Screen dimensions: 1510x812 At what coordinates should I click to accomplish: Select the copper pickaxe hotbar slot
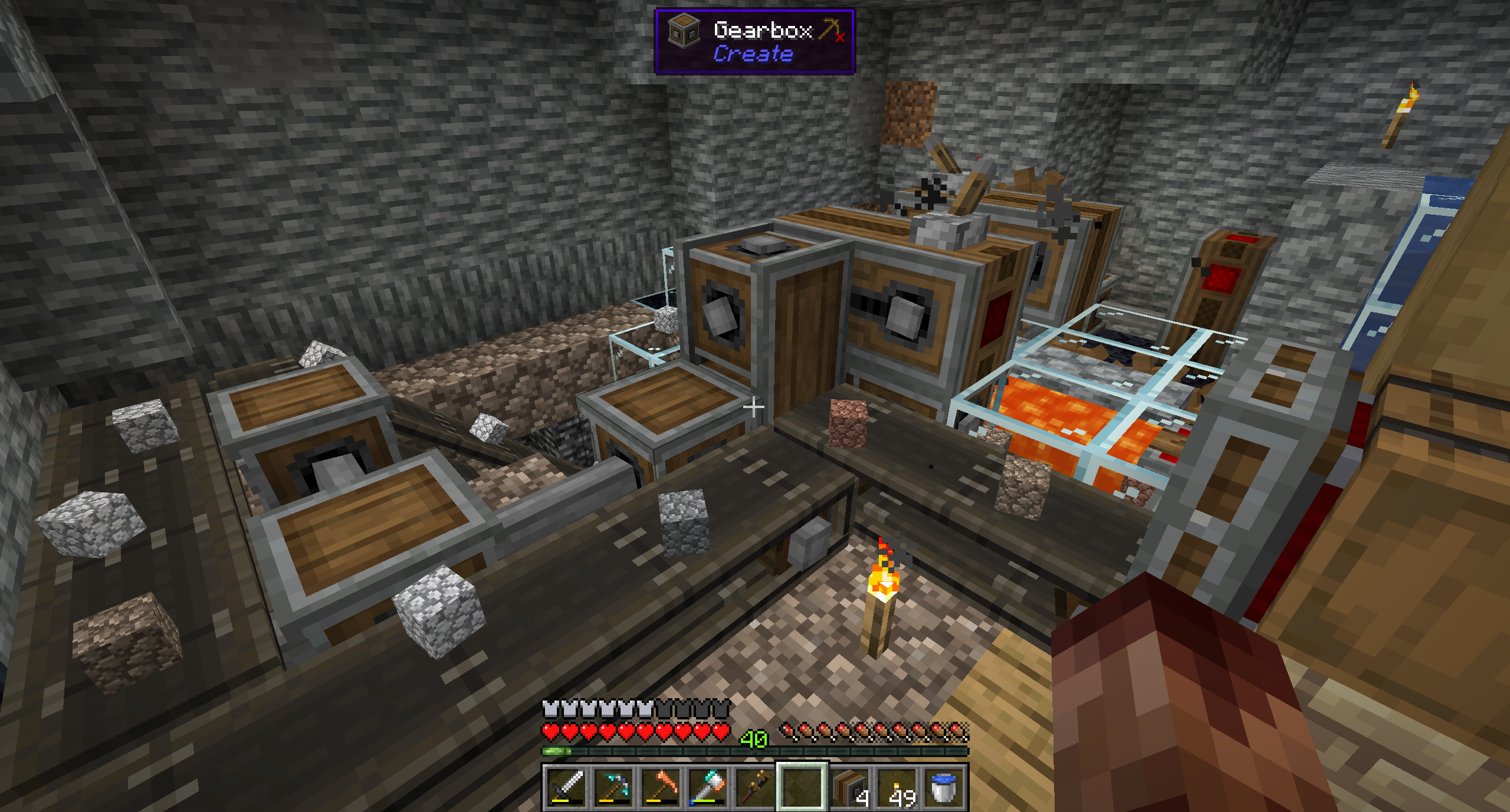click(x=661, y=787)
